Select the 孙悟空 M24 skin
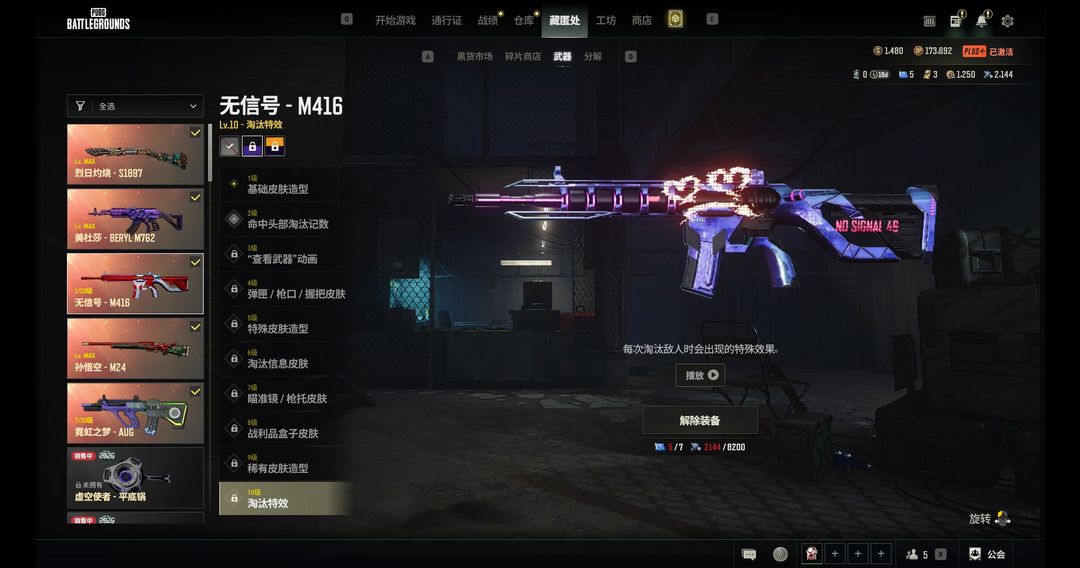The width and height of the screenshot is (1080, 568). tap(135, 347)
